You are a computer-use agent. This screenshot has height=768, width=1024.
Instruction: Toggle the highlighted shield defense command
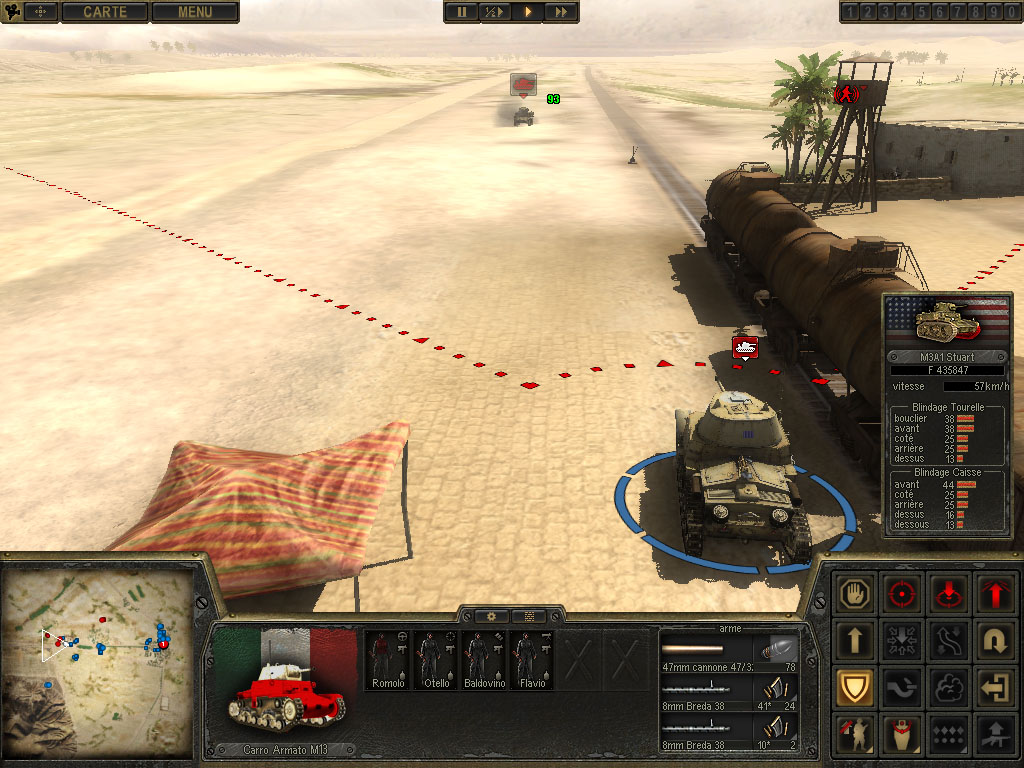(x=856, y=687)
